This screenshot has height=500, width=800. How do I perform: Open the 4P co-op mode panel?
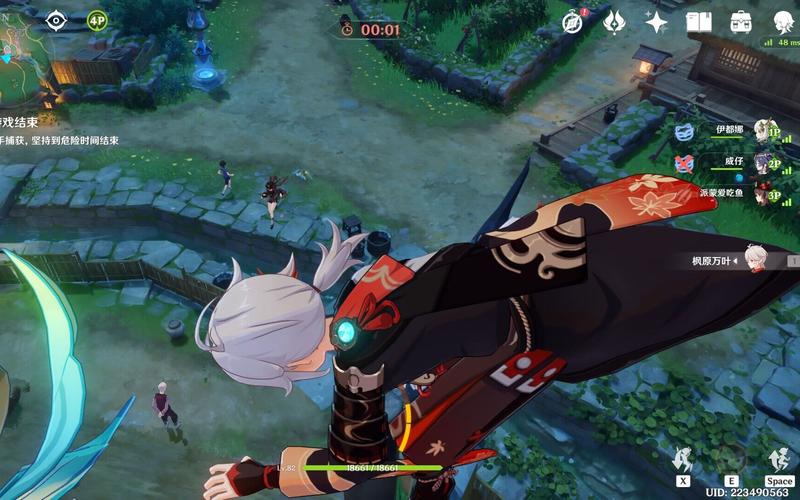pos(97,20)
